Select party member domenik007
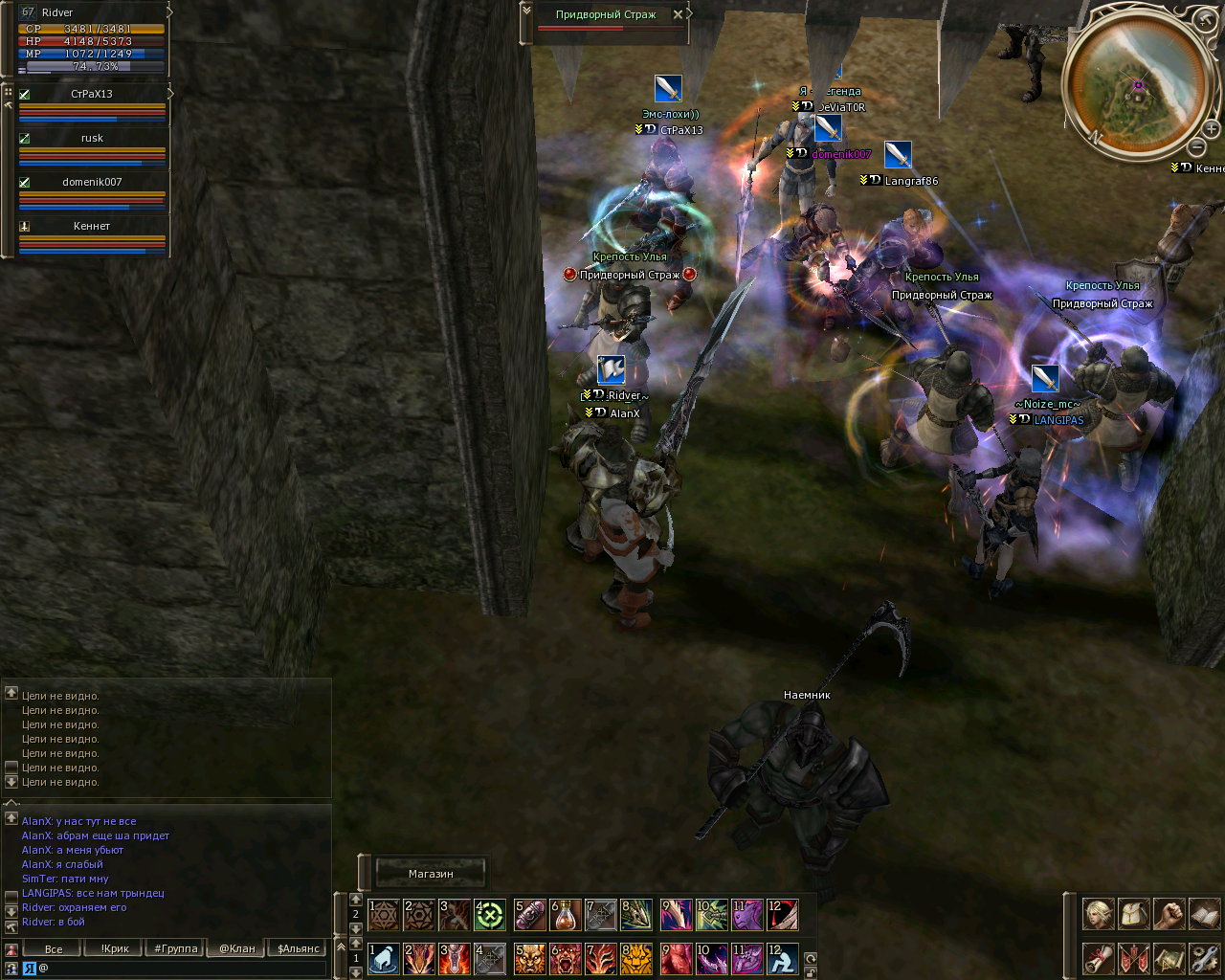The image size is (1225, 980). tap(92, 182)
